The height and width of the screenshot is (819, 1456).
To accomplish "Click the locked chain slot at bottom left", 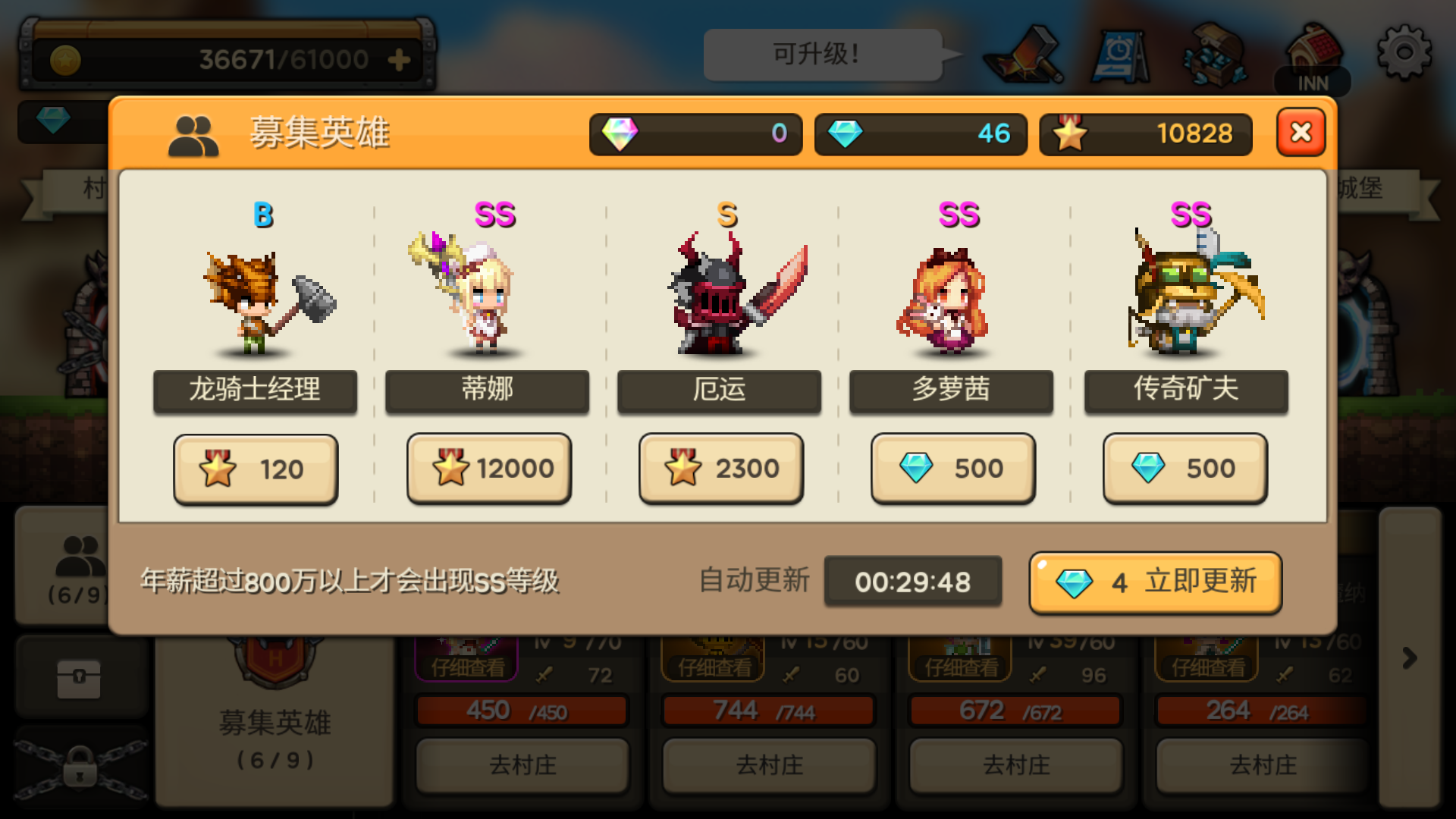I will [81, 766].
